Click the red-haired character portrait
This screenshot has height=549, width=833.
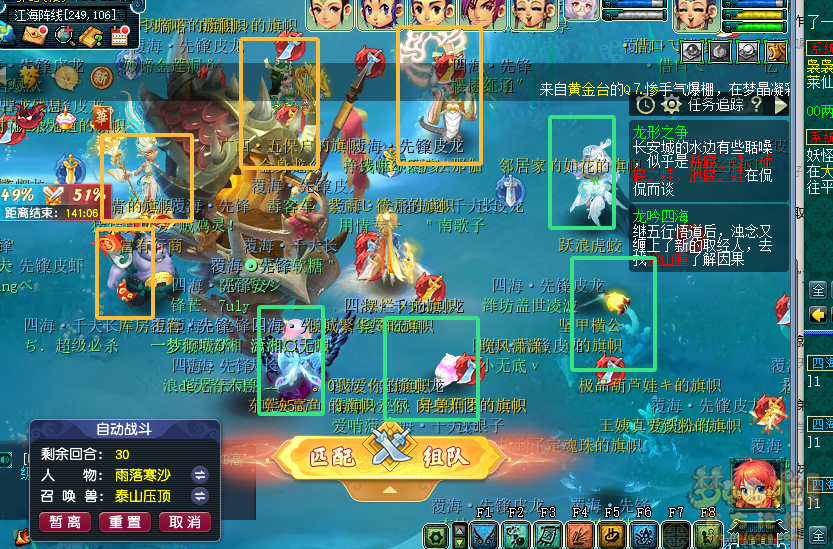tap(759, 487)
